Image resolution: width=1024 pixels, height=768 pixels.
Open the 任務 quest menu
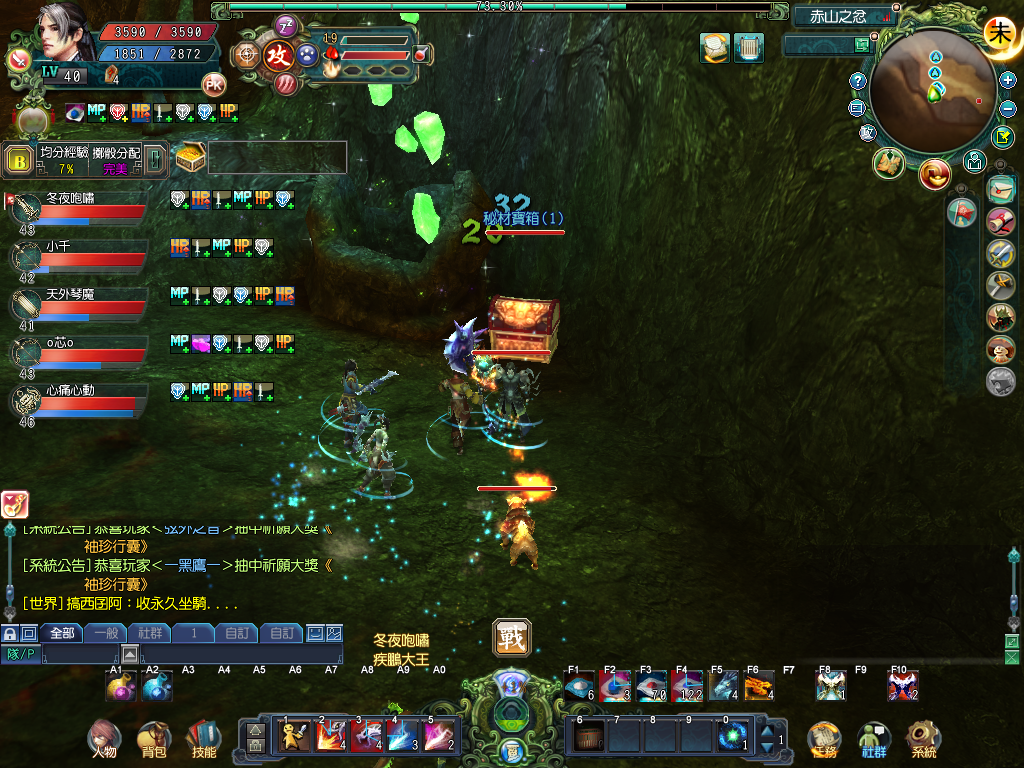tap(824, 739)
